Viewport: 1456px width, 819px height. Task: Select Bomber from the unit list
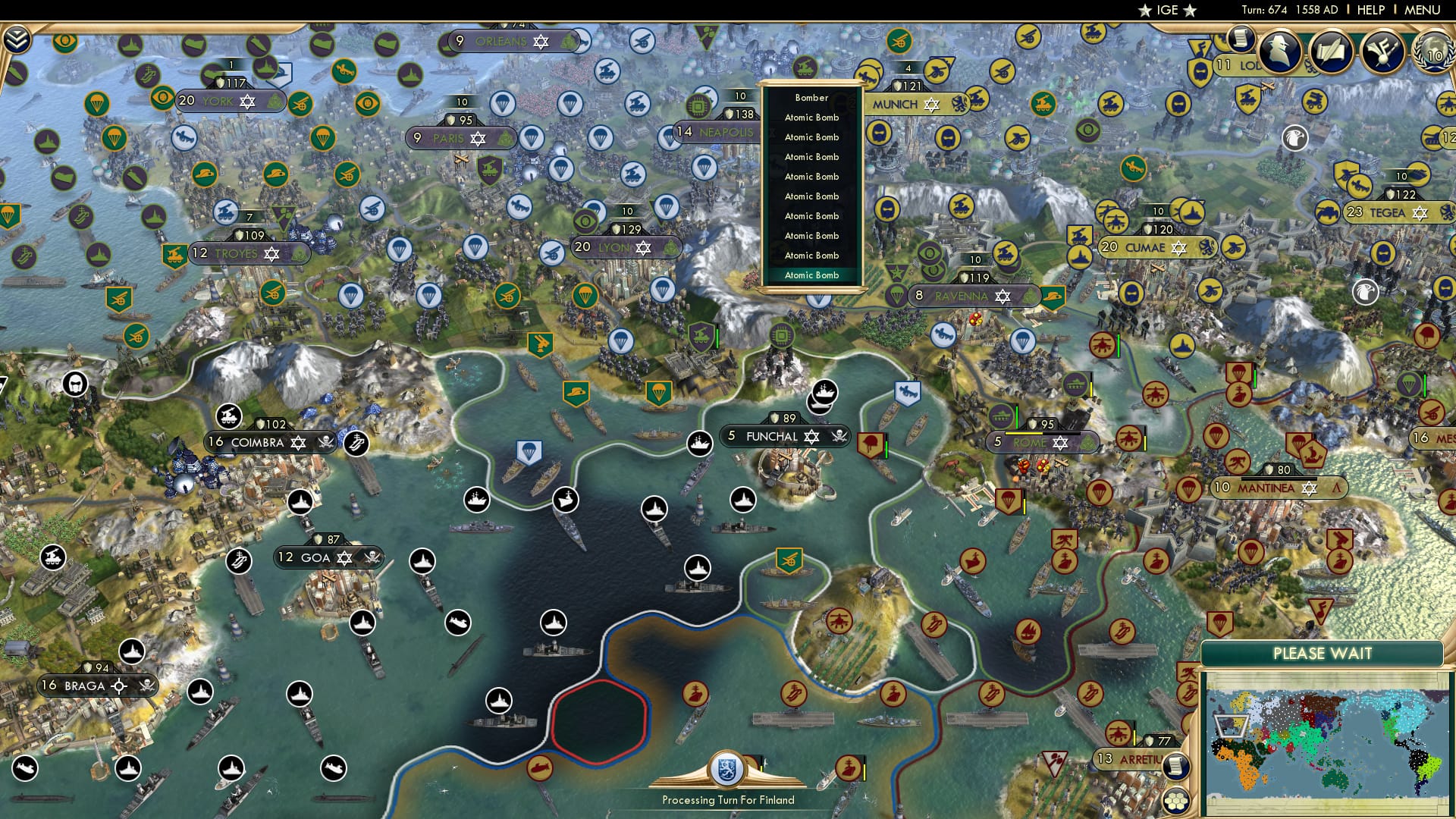(x=811, y=98)
